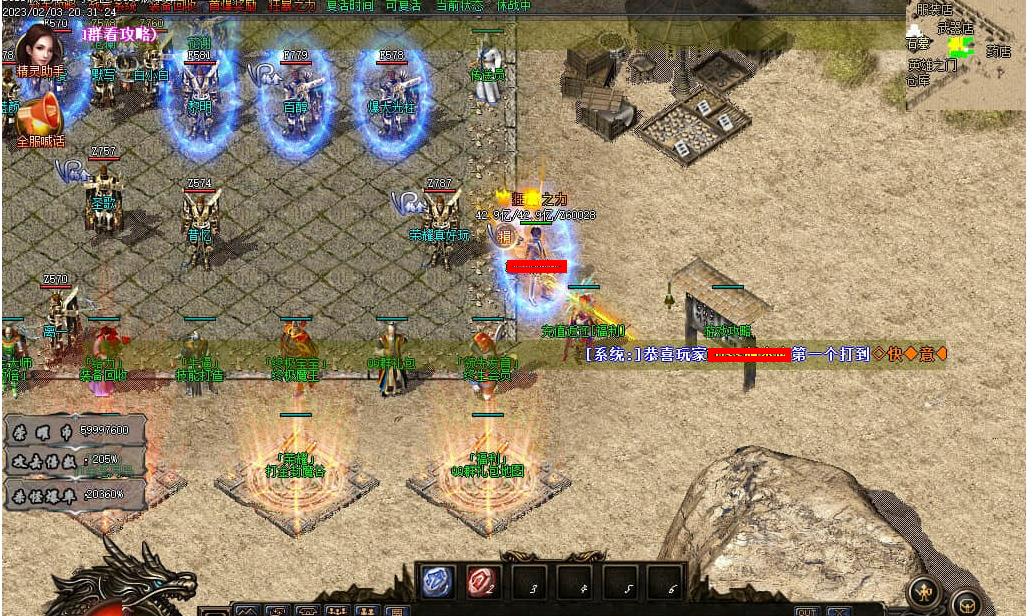Image resolution: width=1033 pixels, height=616 pixels.
Task: Open the 精灵助手 assistant portrait
Action: (x=40, y=46)
